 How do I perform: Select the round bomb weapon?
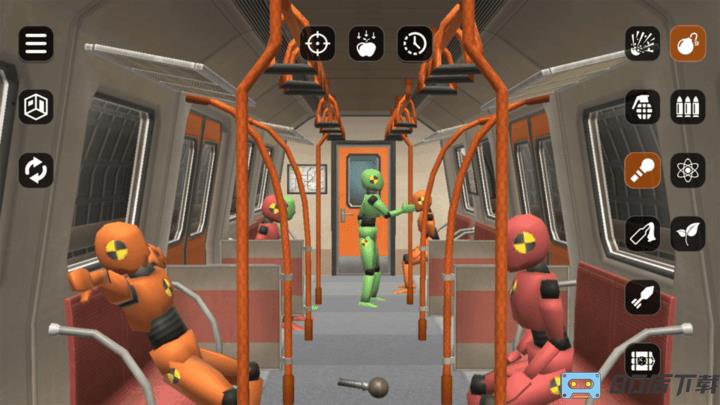point(688,43)
